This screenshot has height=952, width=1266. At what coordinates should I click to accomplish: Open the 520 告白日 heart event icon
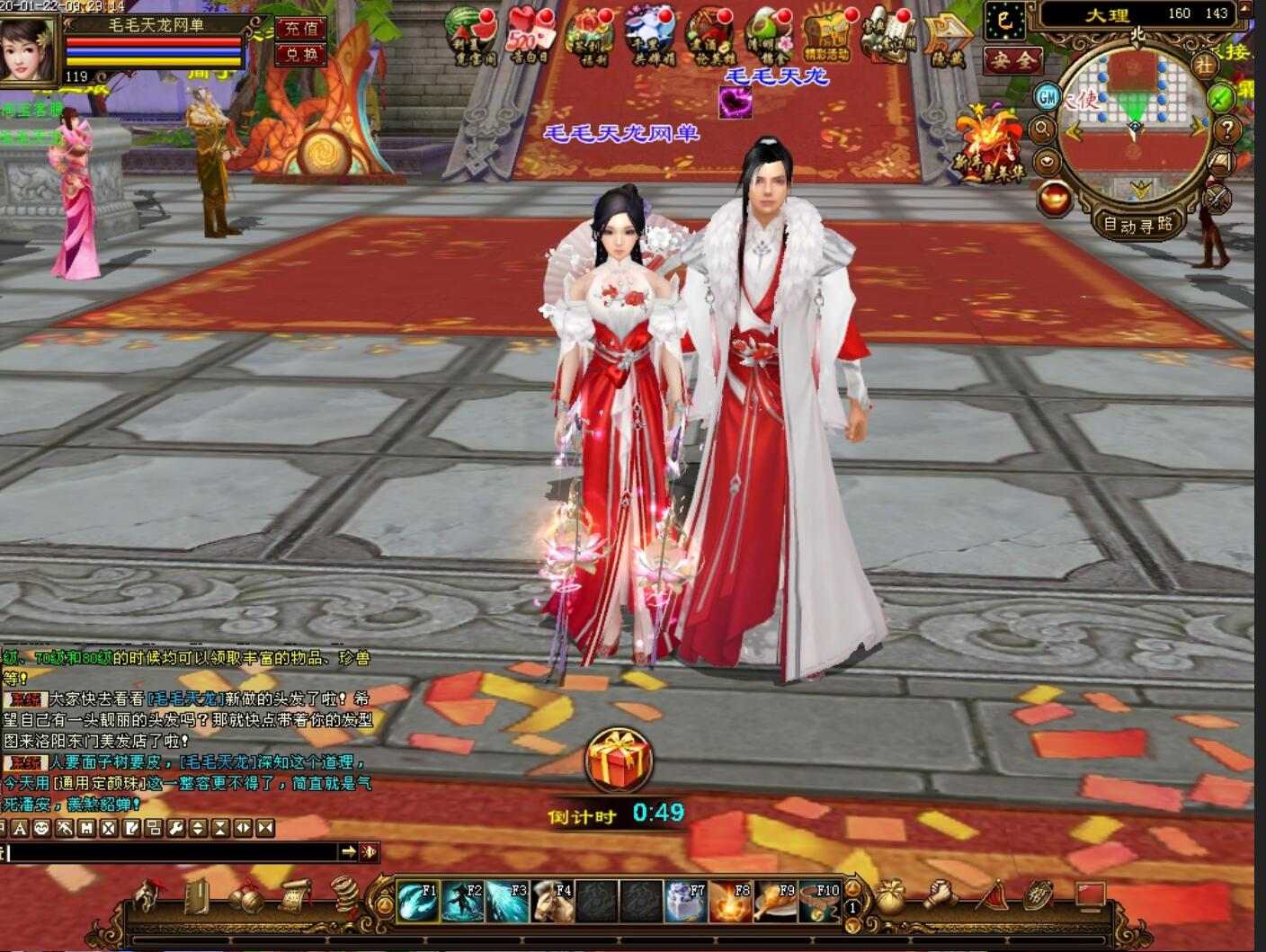tap(530, 38)
